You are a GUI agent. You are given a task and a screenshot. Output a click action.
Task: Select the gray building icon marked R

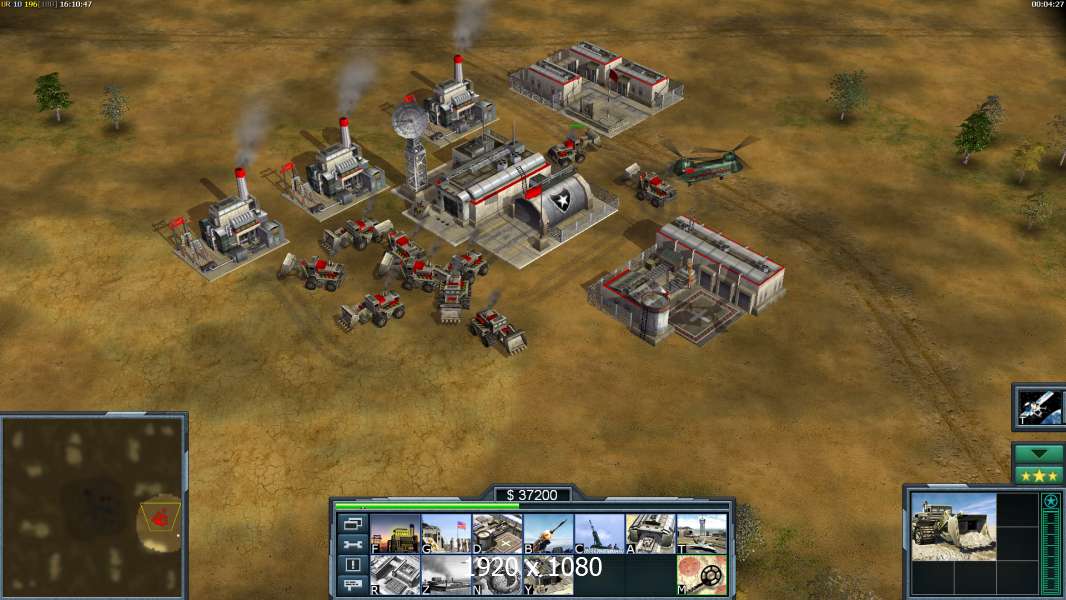pos(395,575)
